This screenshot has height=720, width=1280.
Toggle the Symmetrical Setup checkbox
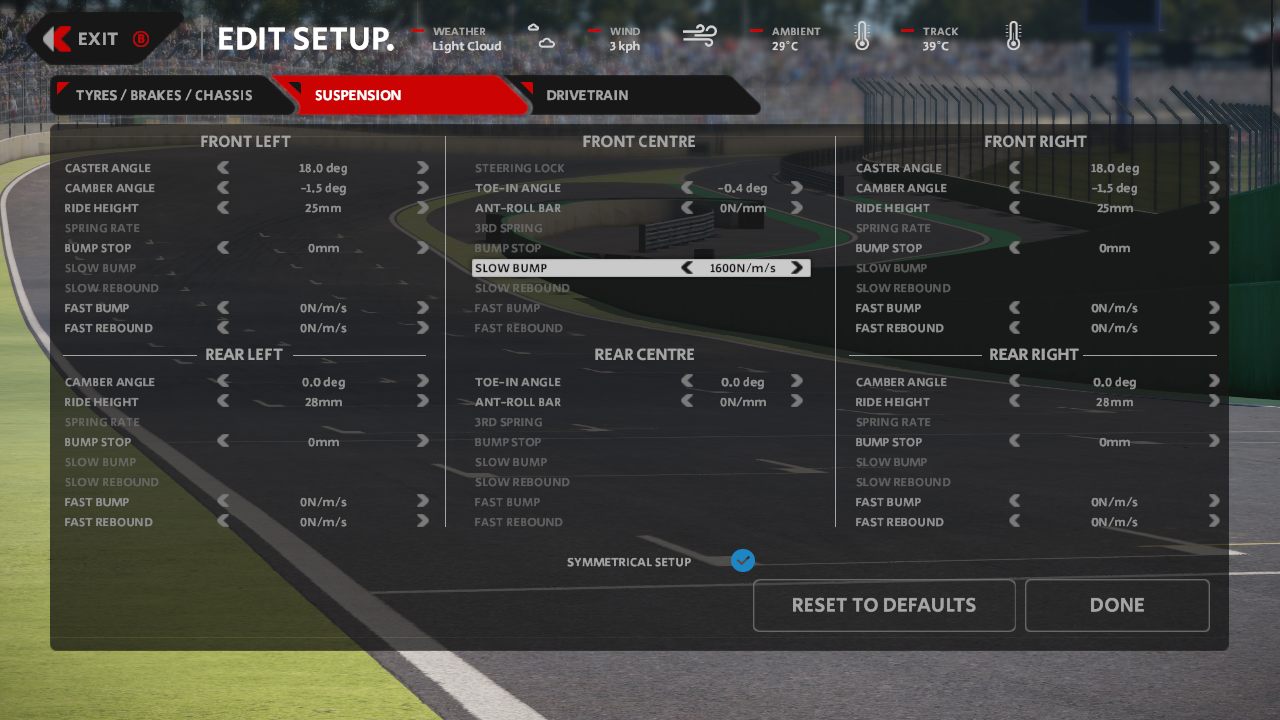click(742, 561)
